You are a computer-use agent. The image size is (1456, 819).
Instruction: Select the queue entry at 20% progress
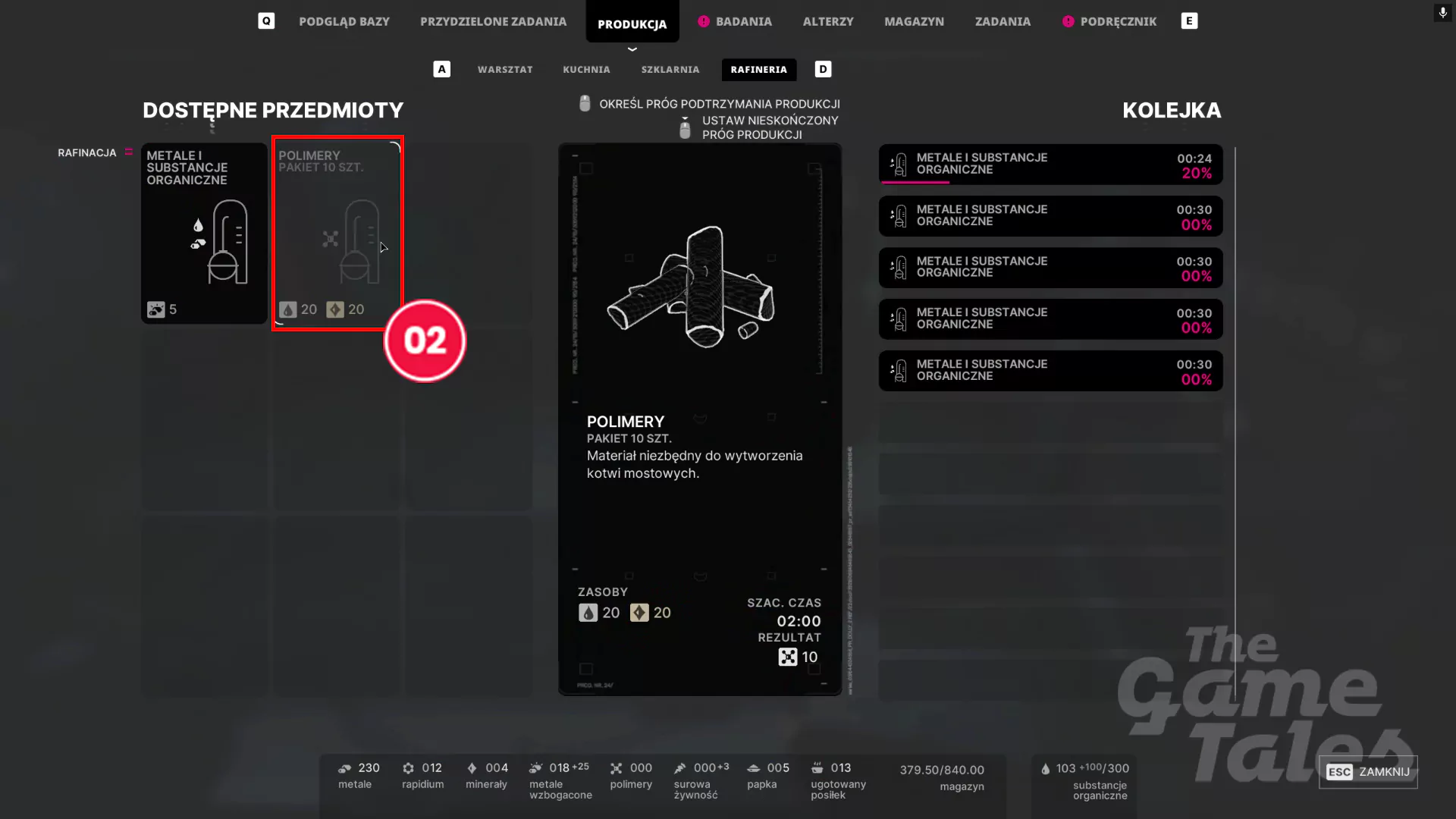pyautogui.click(x=1050, y=164)
